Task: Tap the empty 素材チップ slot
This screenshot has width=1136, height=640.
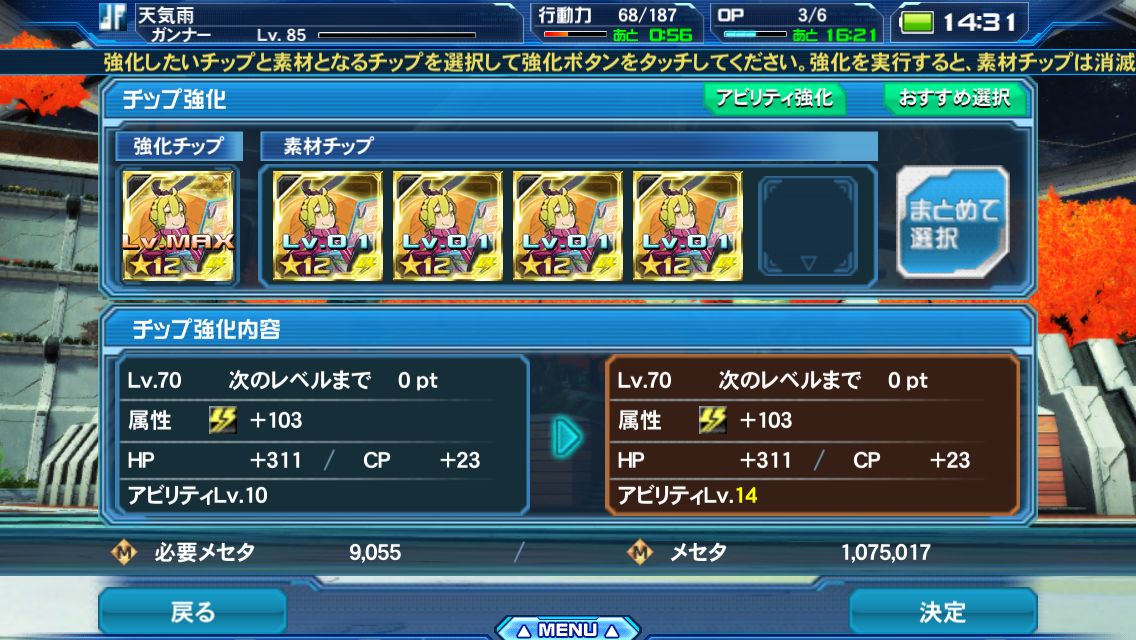Action: 807,225
